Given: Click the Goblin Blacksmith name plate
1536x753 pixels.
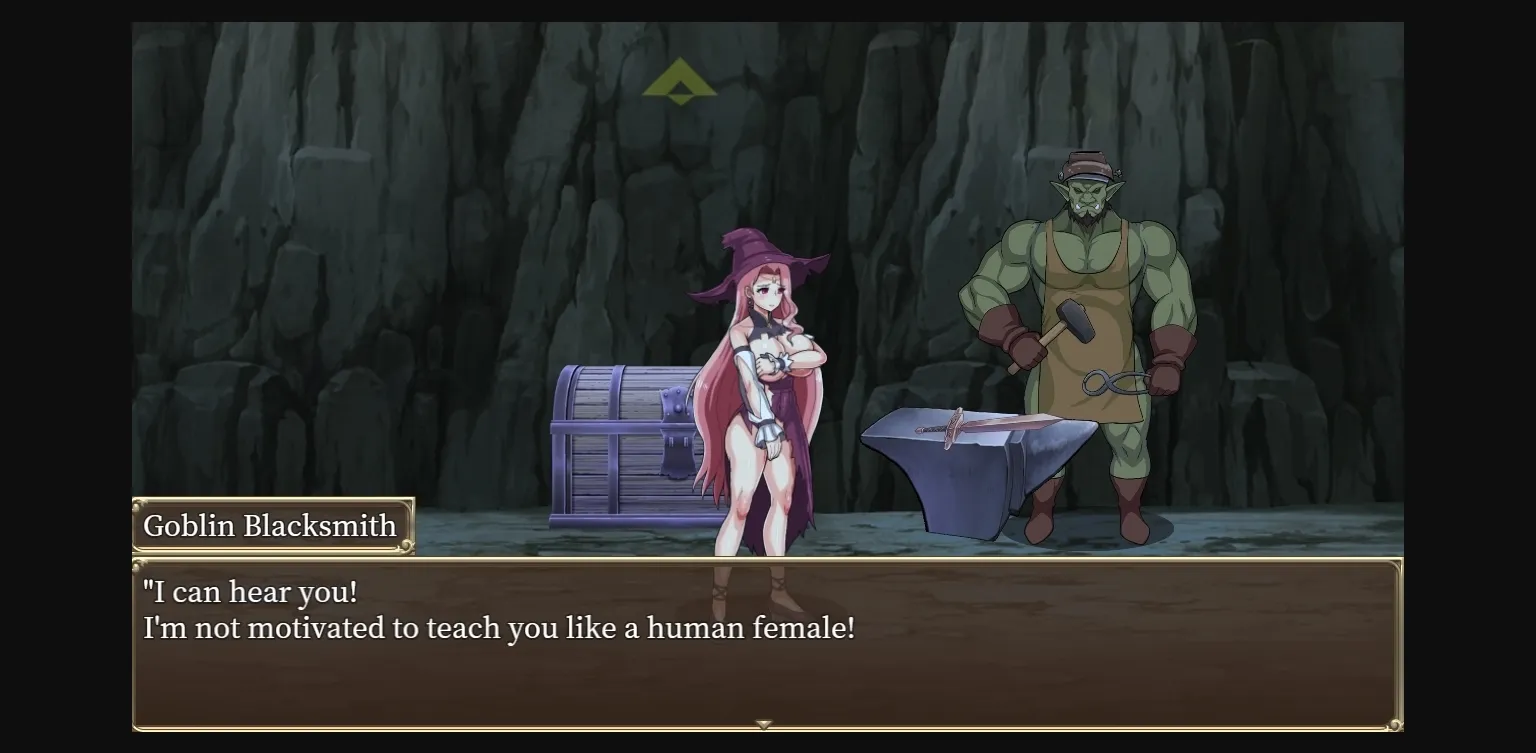Looking at the screenshot, I should coord(272,524).
